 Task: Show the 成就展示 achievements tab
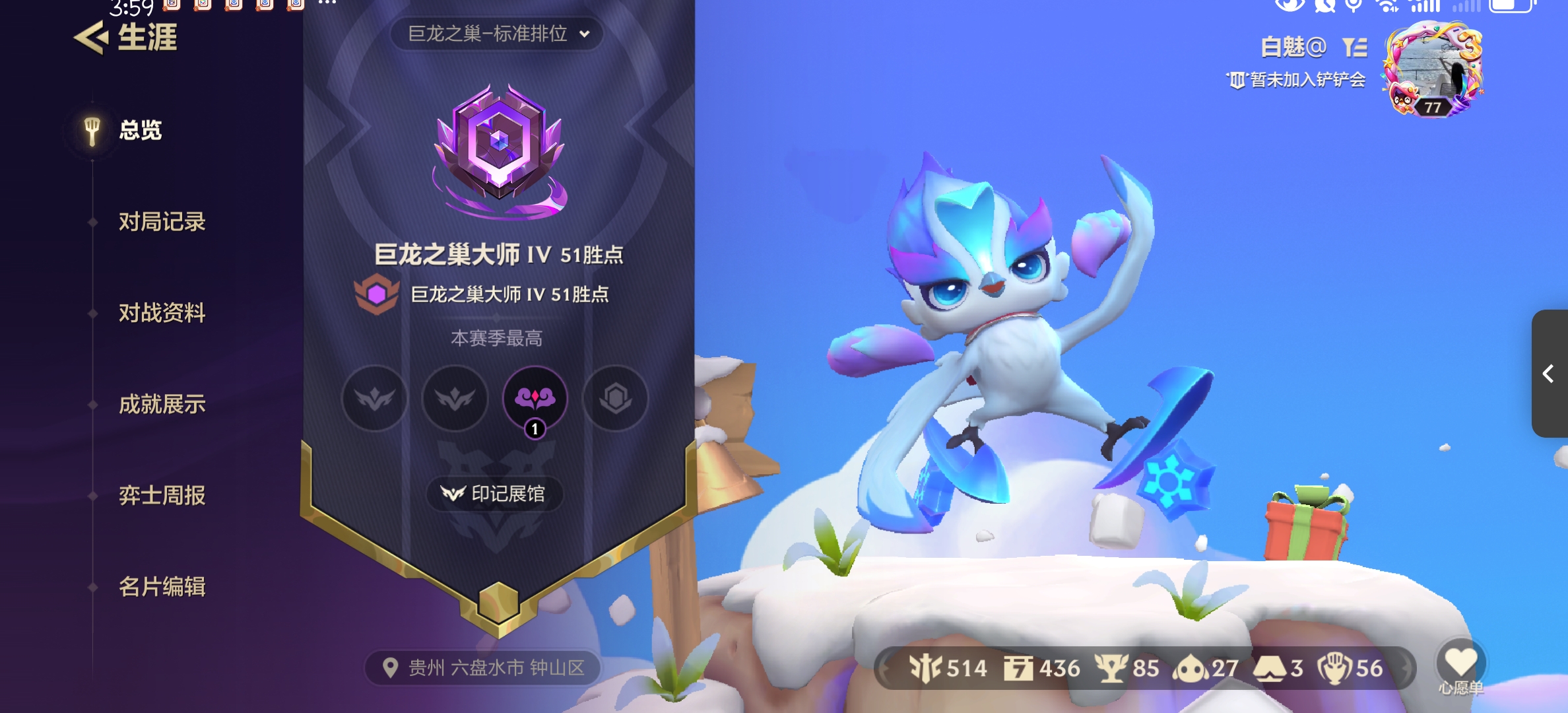tap(162, 404)
